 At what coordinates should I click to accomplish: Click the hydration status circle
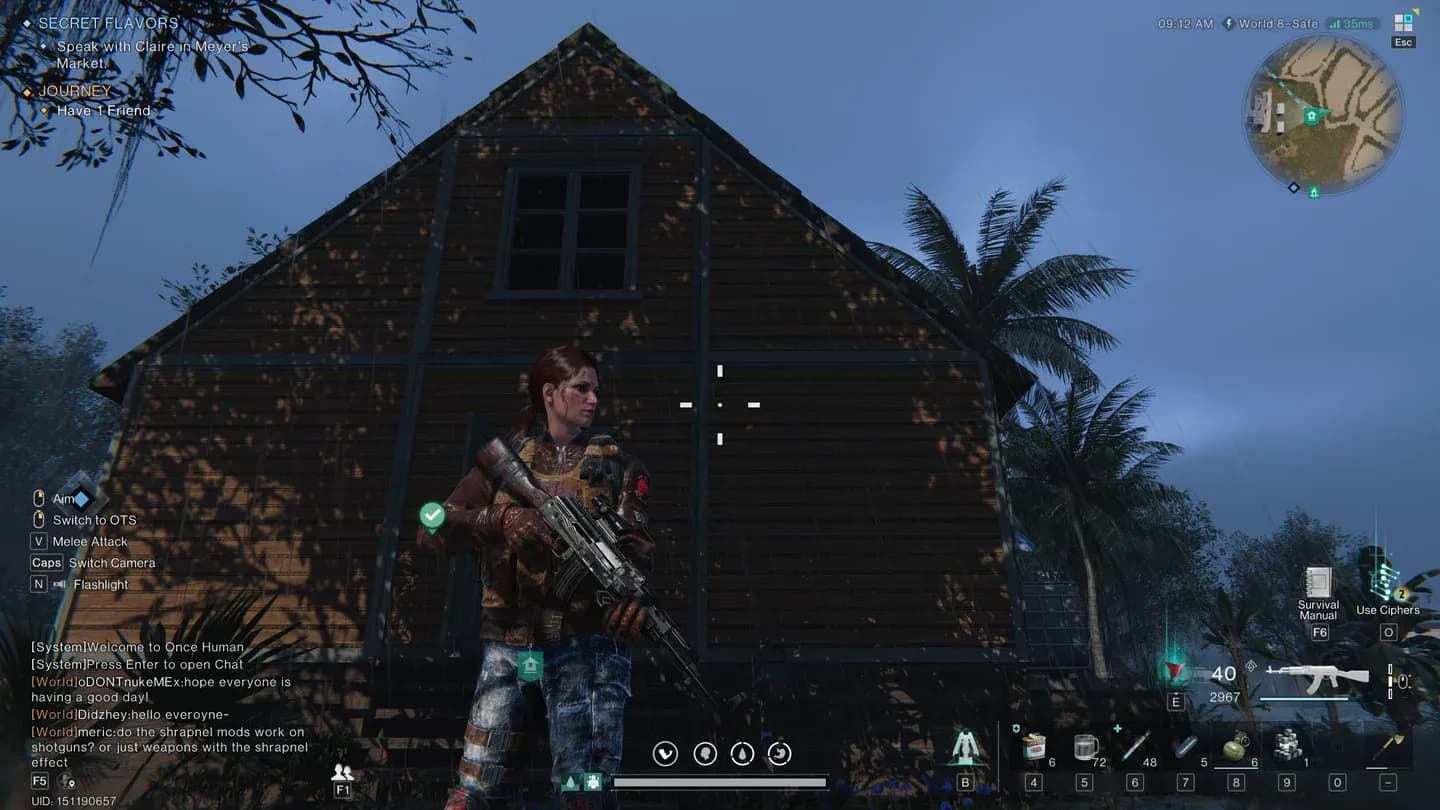pos(742,753)
